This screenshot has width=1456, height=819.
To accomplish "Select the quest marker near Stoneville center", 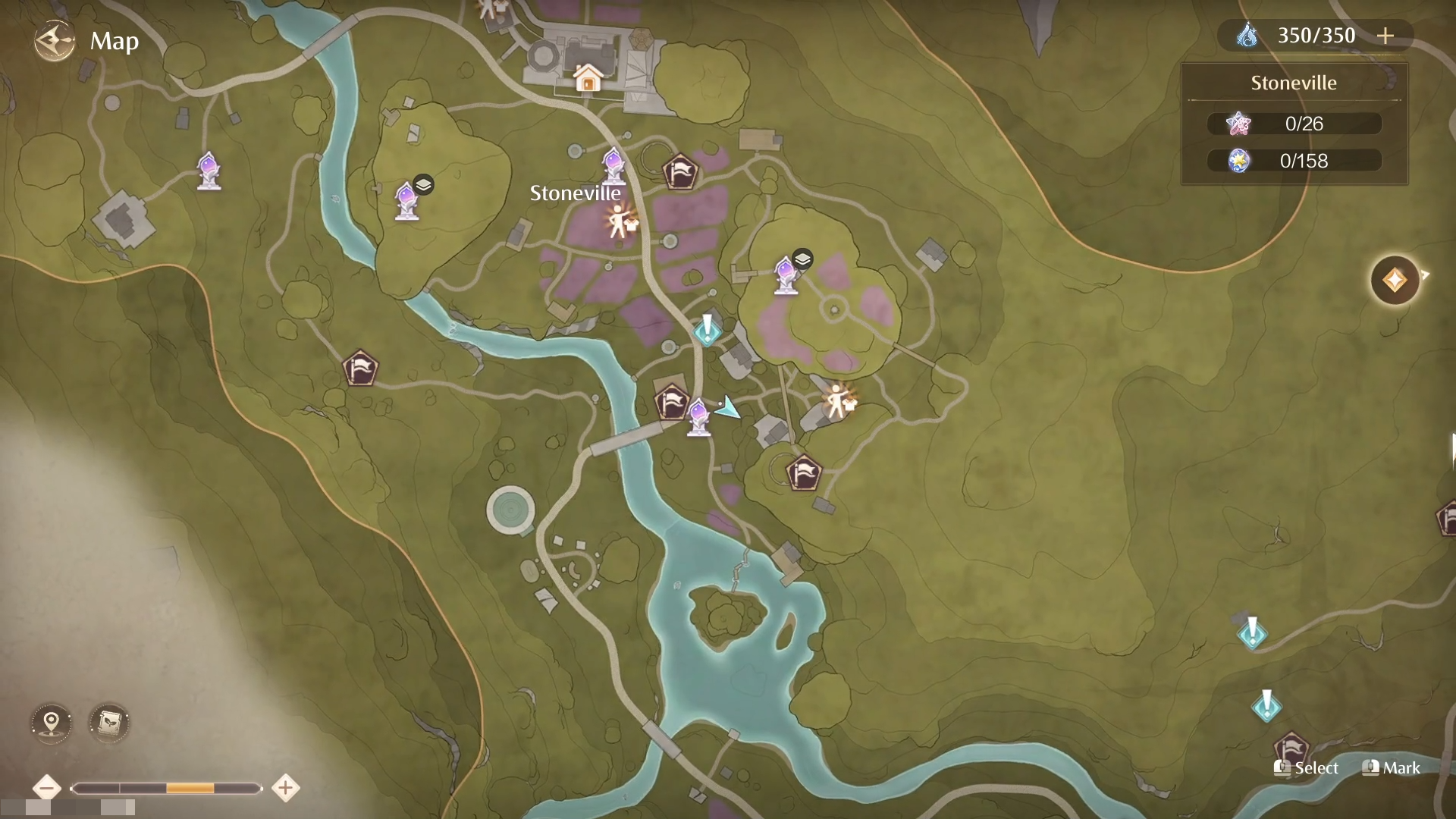I will (708, 330).
